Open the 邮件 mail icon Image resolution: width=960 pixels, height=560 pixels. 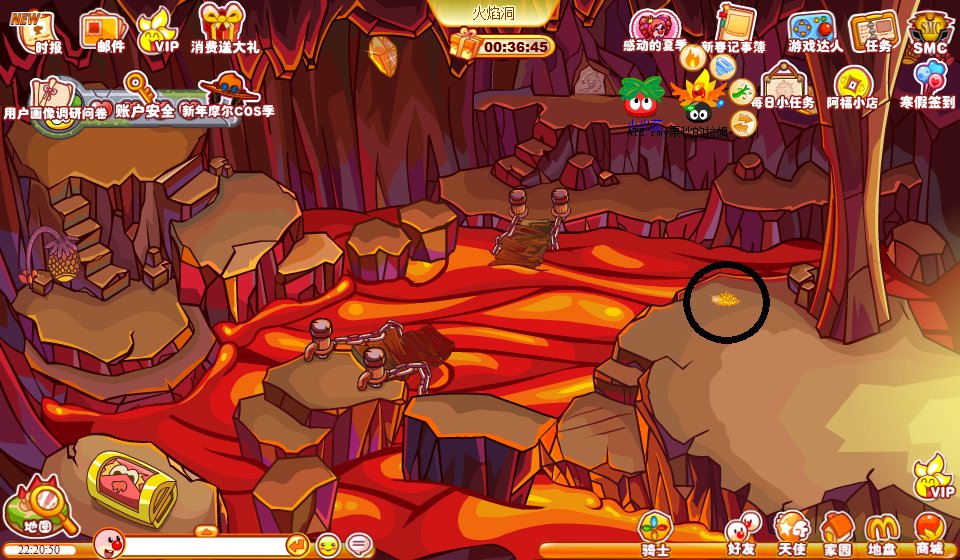point(103,30)
